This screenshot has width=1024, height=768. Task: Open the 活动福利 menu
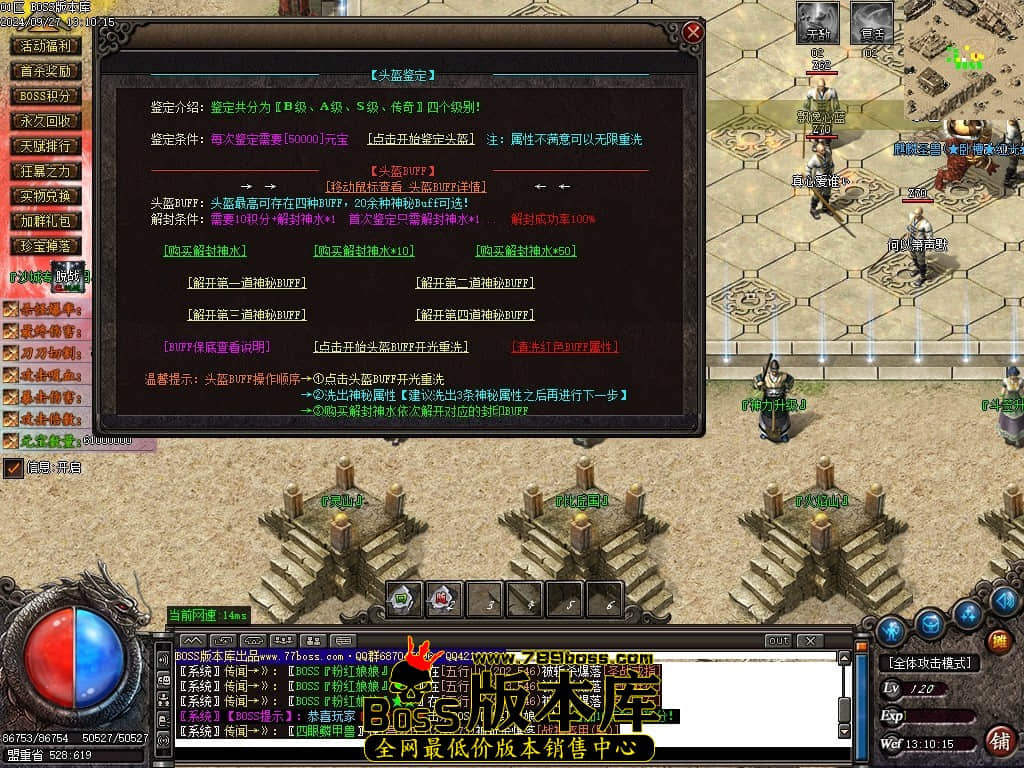[x=46, y=46]
